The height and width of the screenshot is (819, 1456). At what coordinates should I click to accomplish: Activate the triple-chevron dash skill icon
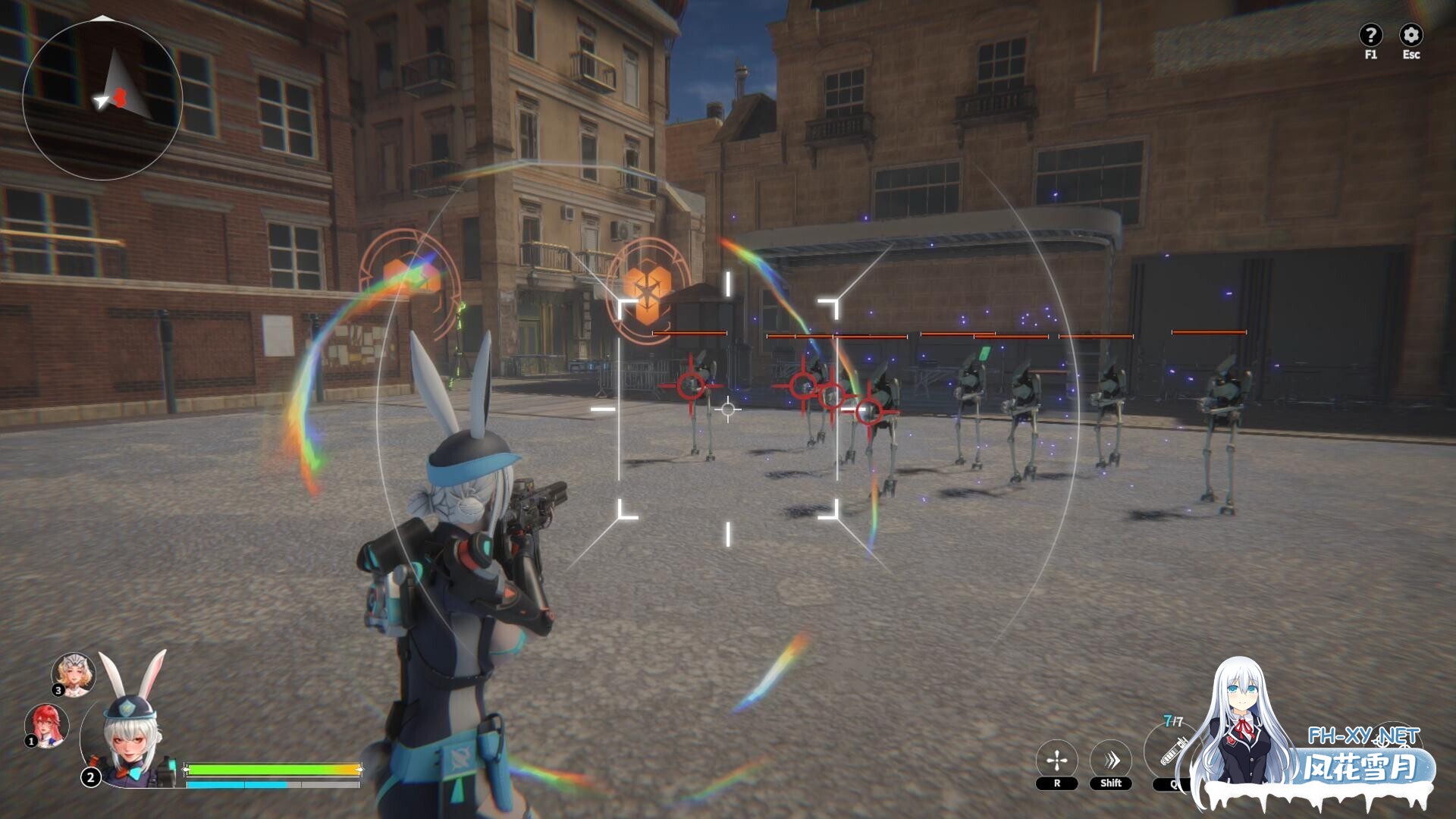1111,760
